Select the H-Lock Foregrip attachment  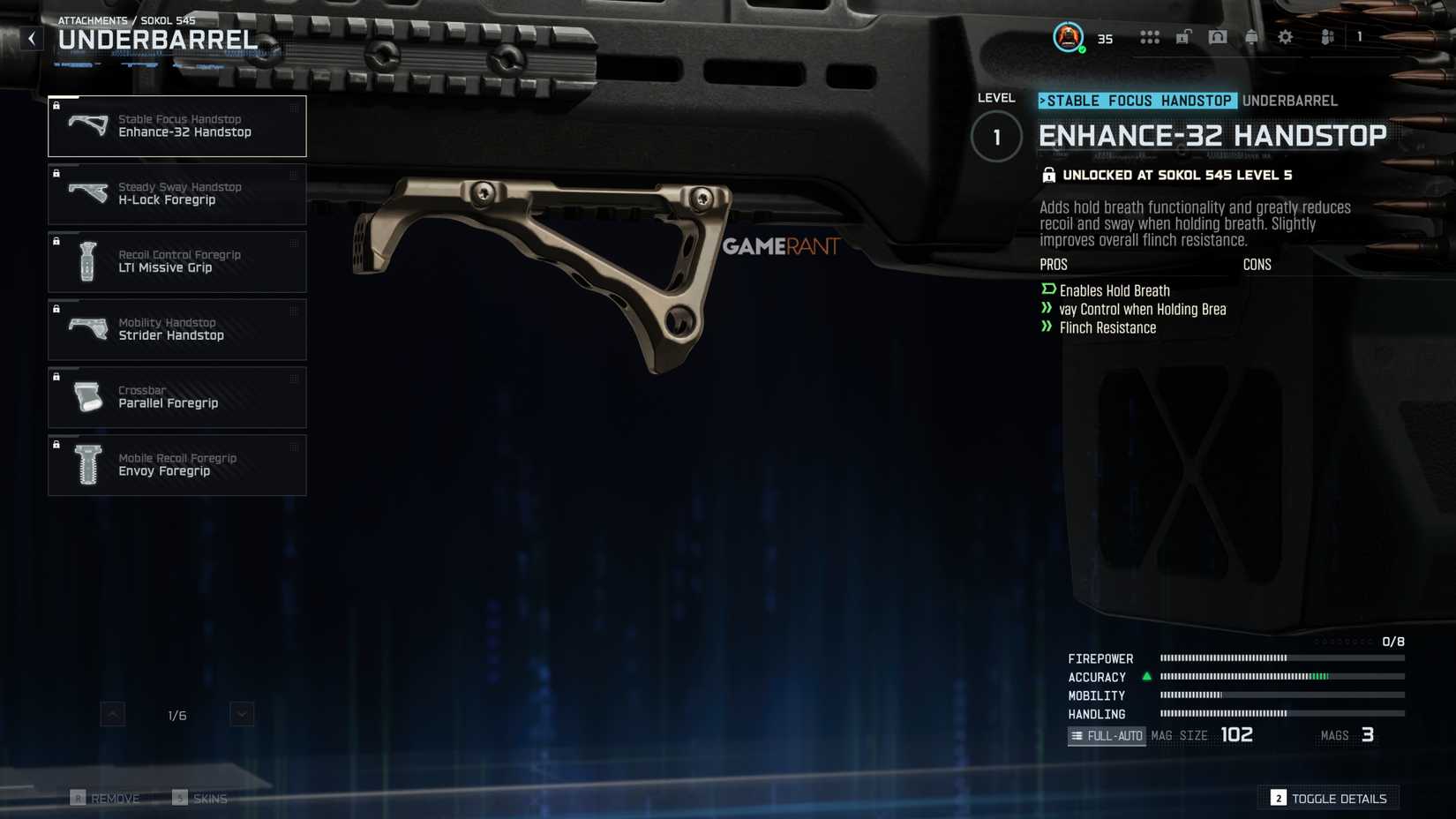(x=176, y=194)
